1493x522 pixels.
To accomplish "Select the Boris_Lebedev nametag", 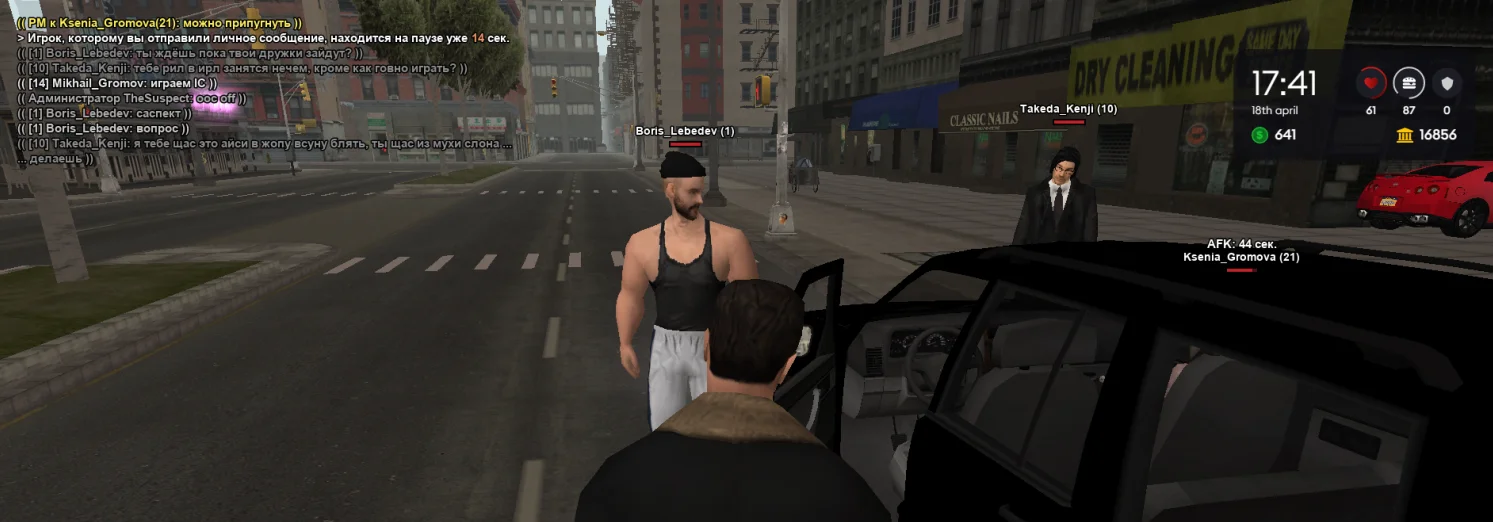I will coord(685,131).
